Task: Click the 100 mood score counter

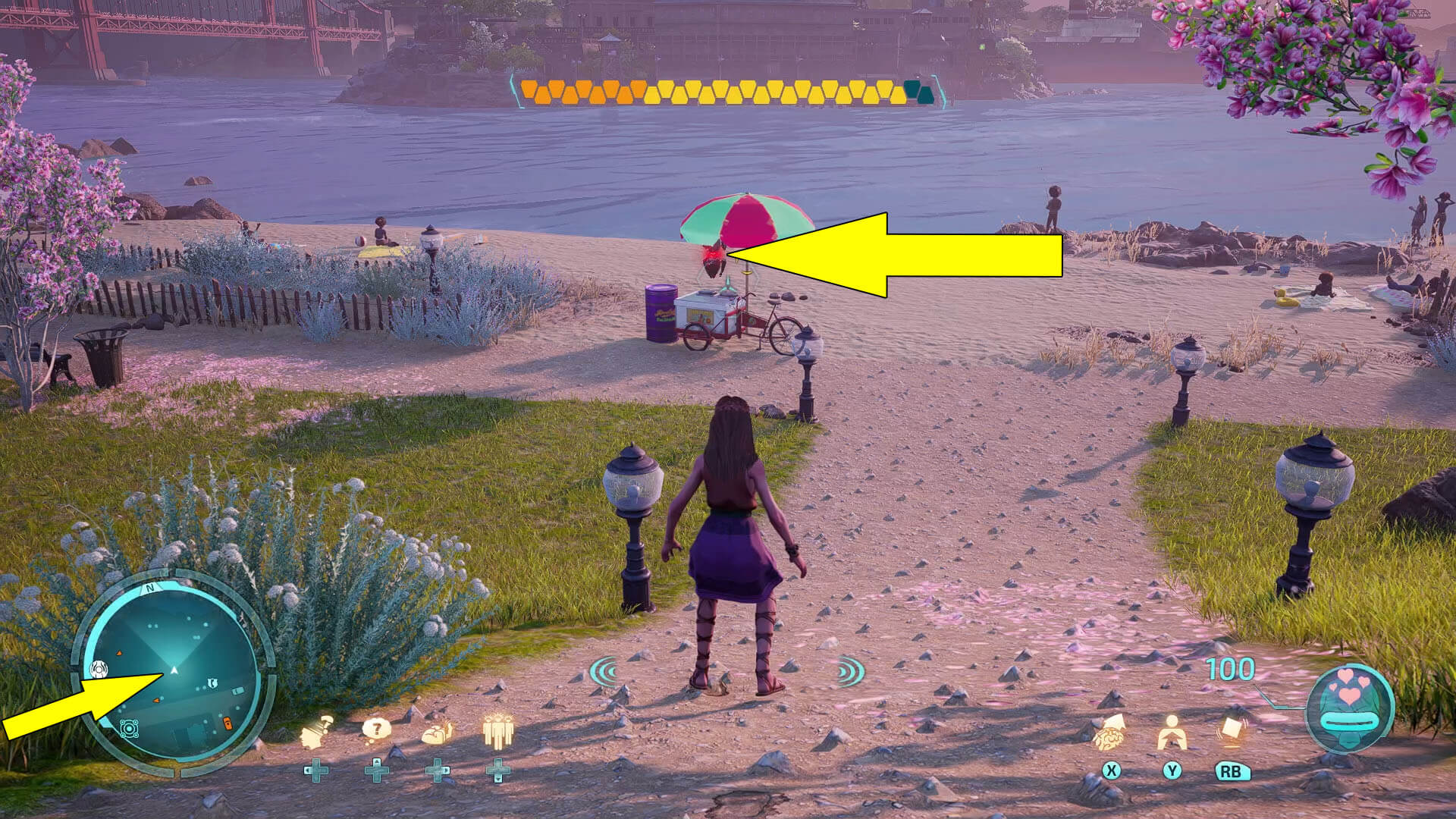Action: point(1230,670)
